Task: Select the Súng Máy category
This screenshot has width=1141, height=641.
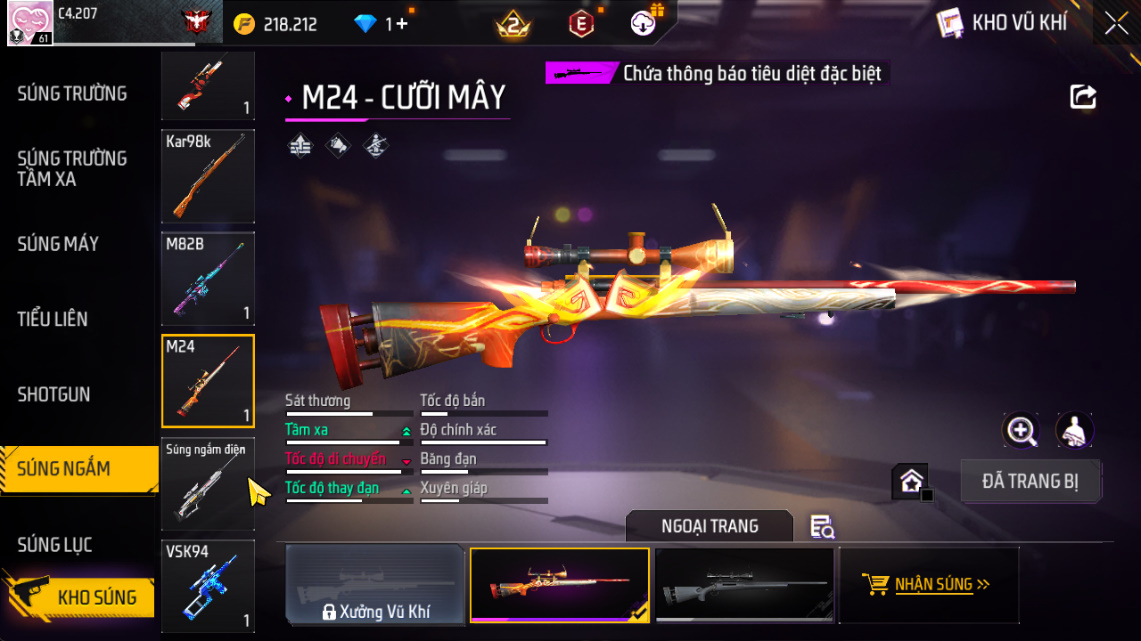Action: pyautogui.click(x=58, y=244)
